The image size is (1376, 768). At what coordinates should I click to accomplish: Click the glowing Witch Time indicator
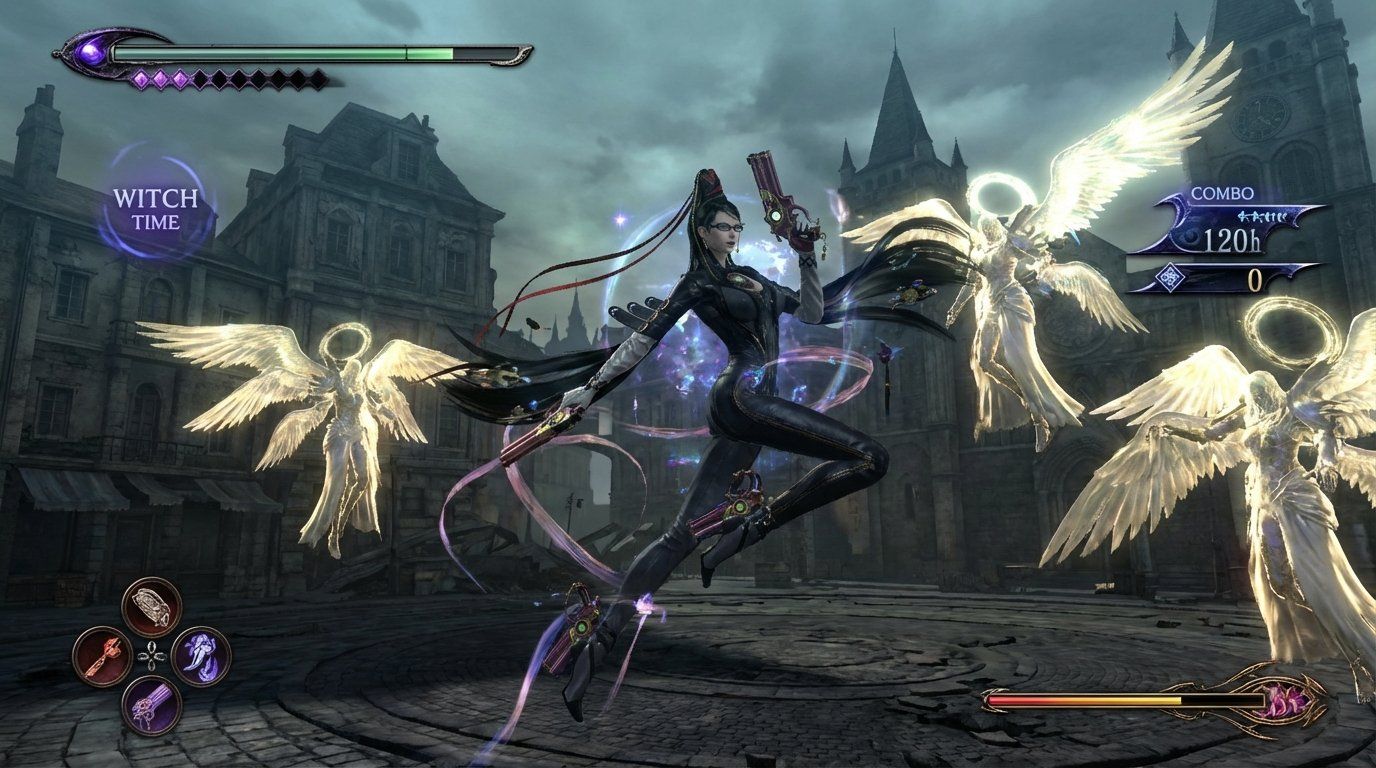tap(155, 207)
